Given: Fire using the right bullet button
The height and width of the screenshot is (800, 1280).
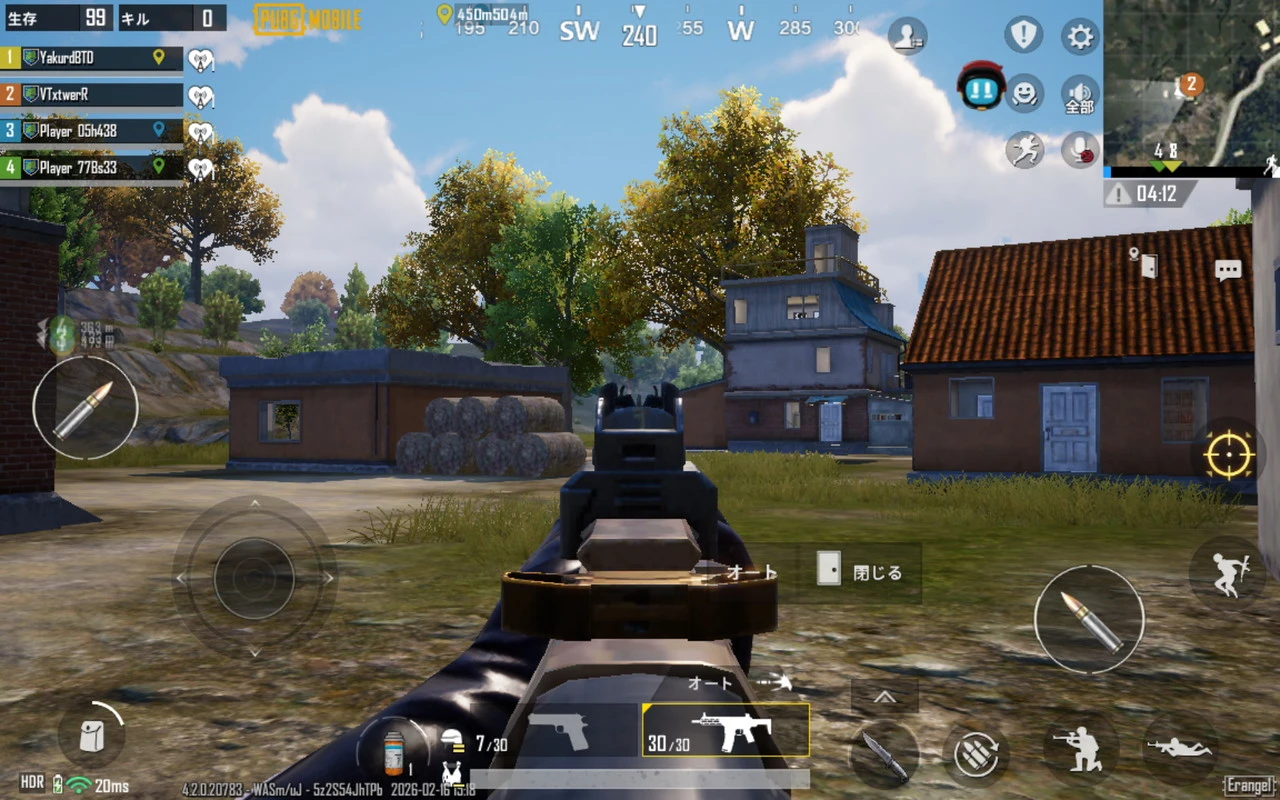Looking at the screenshot, I should 1088,619.
